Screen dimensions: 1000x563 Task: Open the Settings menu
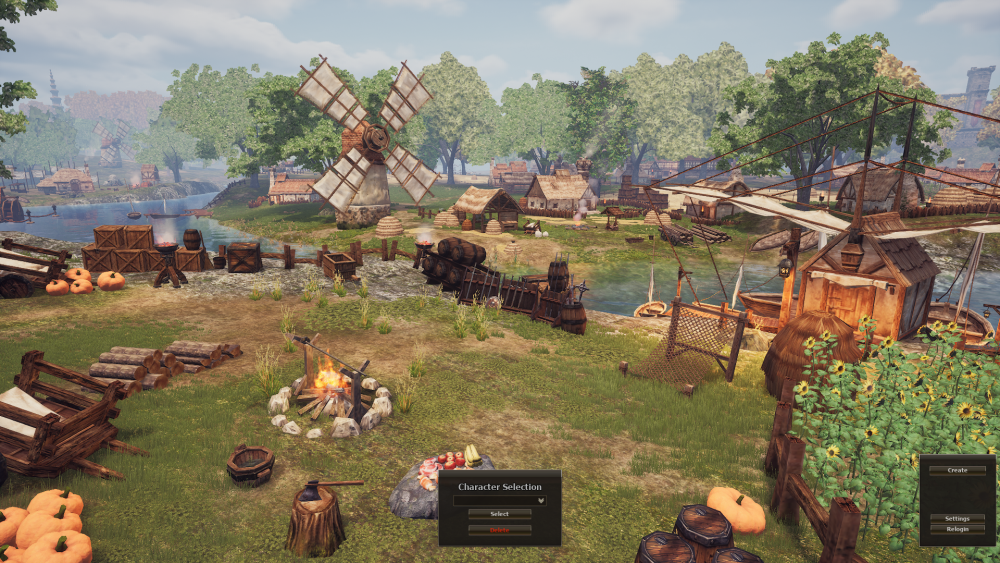957,518
